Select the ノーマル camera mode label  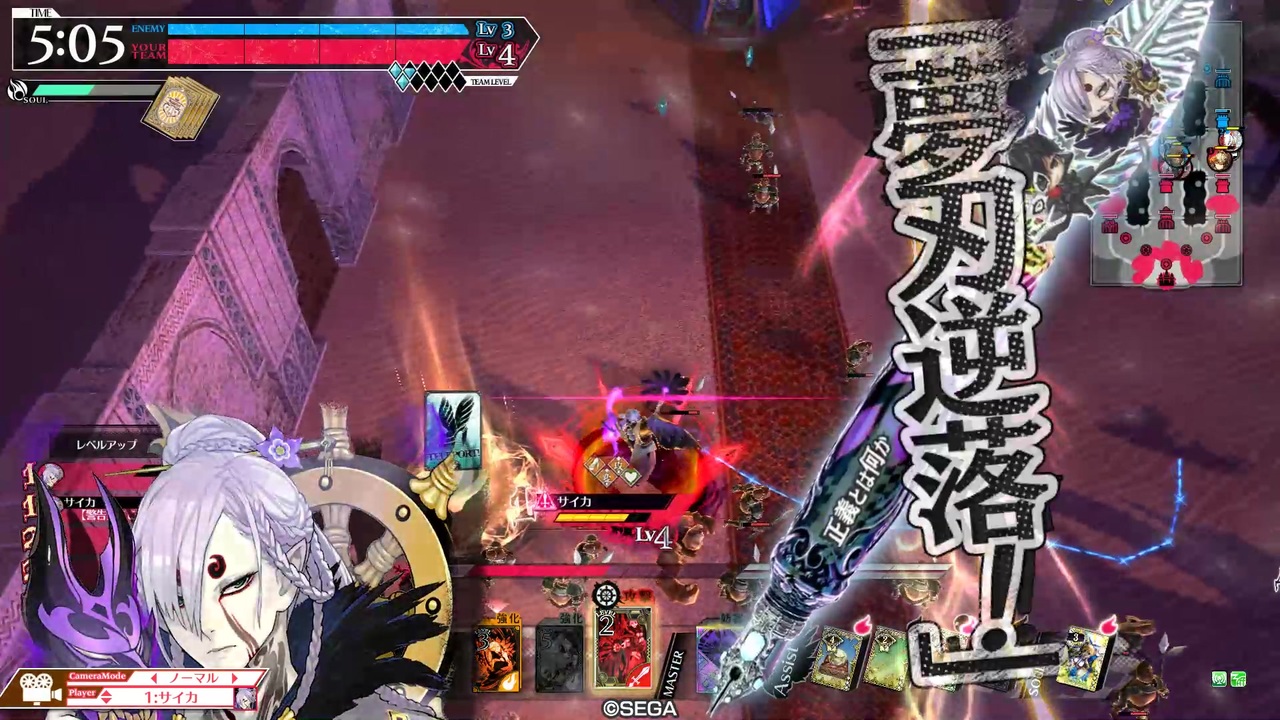194,678
